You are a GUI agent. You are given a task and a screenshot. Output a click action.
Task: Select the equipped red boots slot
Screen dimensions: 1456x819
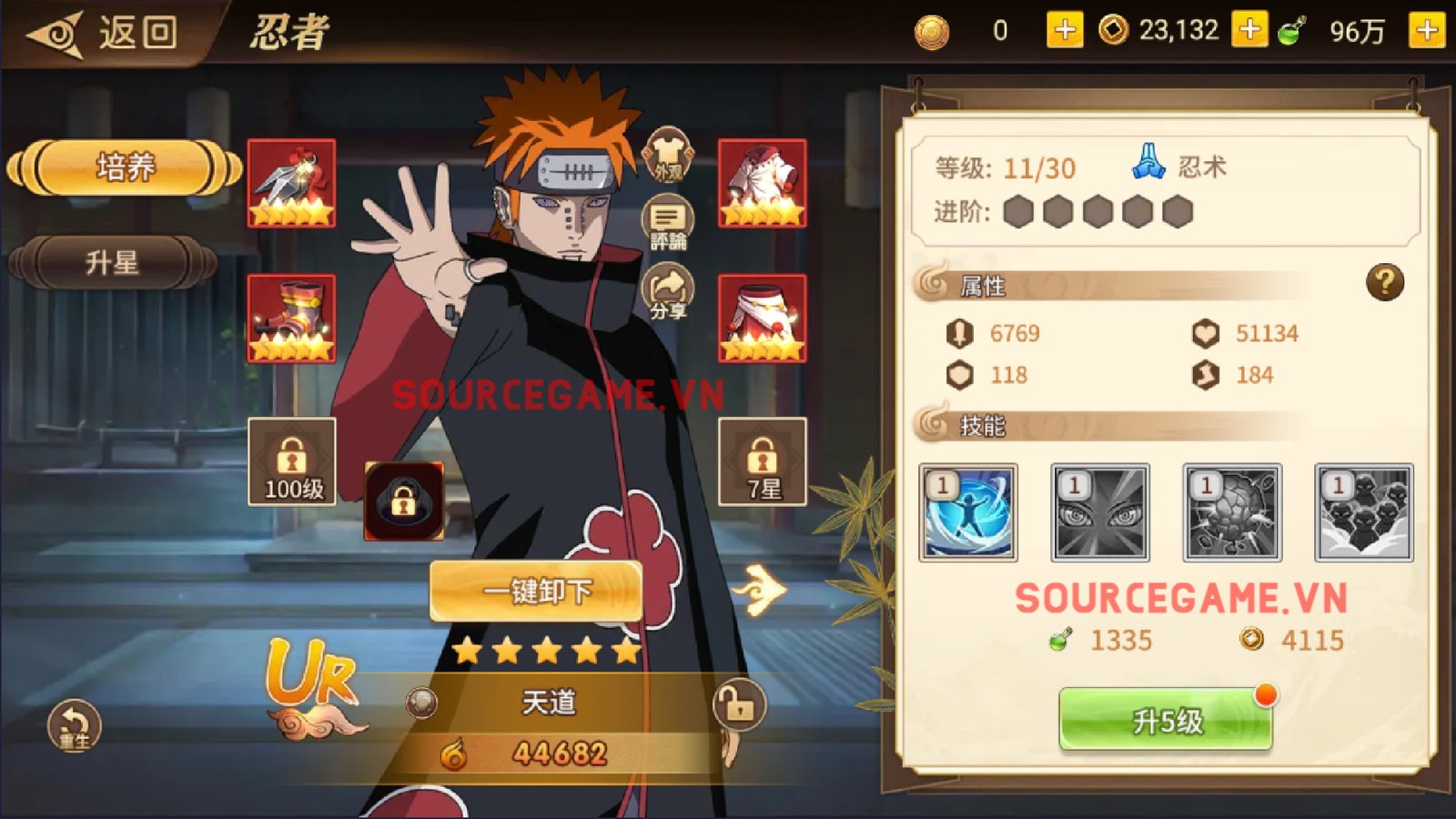tap(292, 318)
